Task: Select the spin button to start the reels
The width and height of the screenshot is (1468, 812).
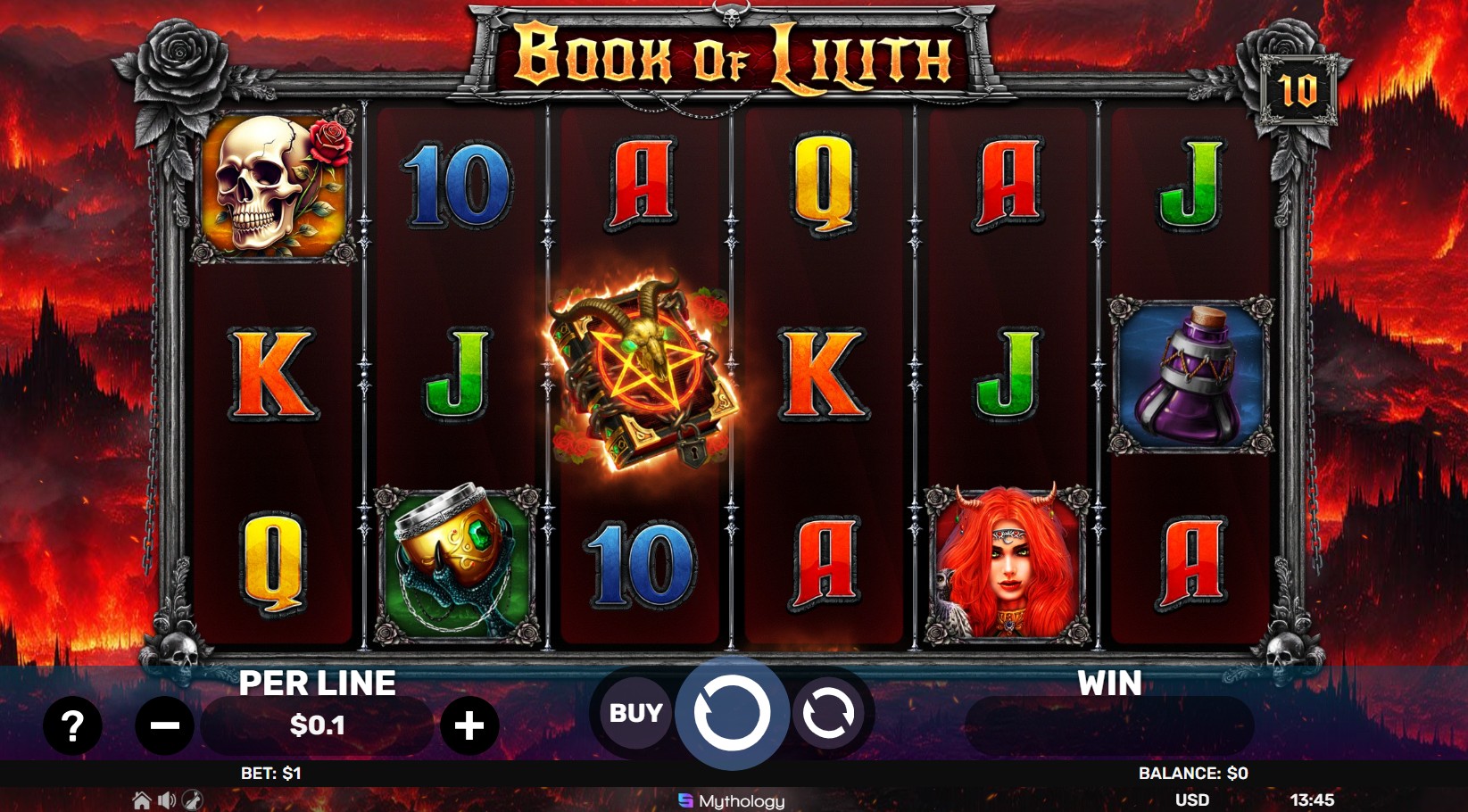Action: [x=732, y=712]
